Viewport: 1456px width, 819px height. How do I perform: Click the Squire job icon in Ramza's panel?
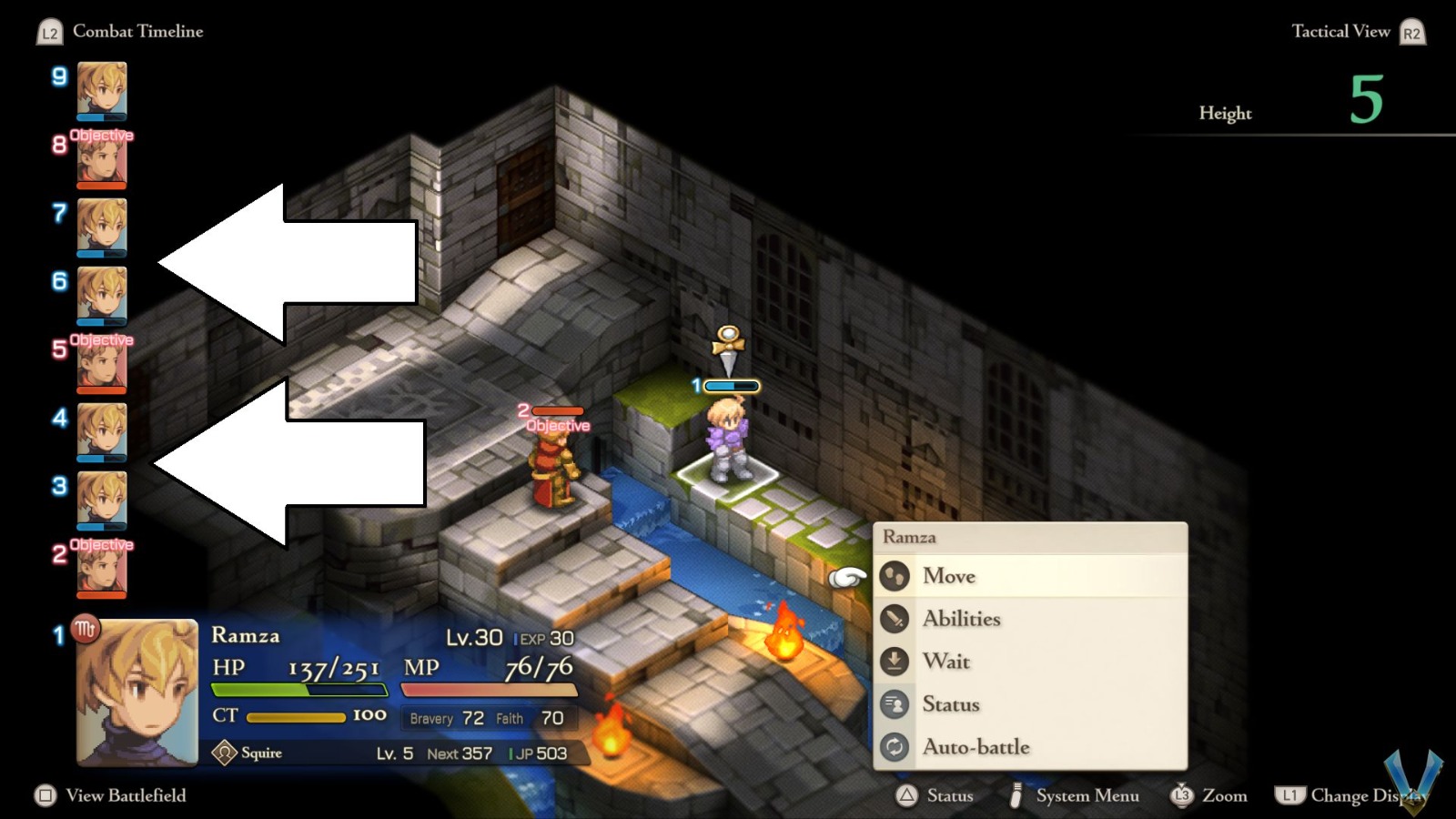[x=224, y=752]
